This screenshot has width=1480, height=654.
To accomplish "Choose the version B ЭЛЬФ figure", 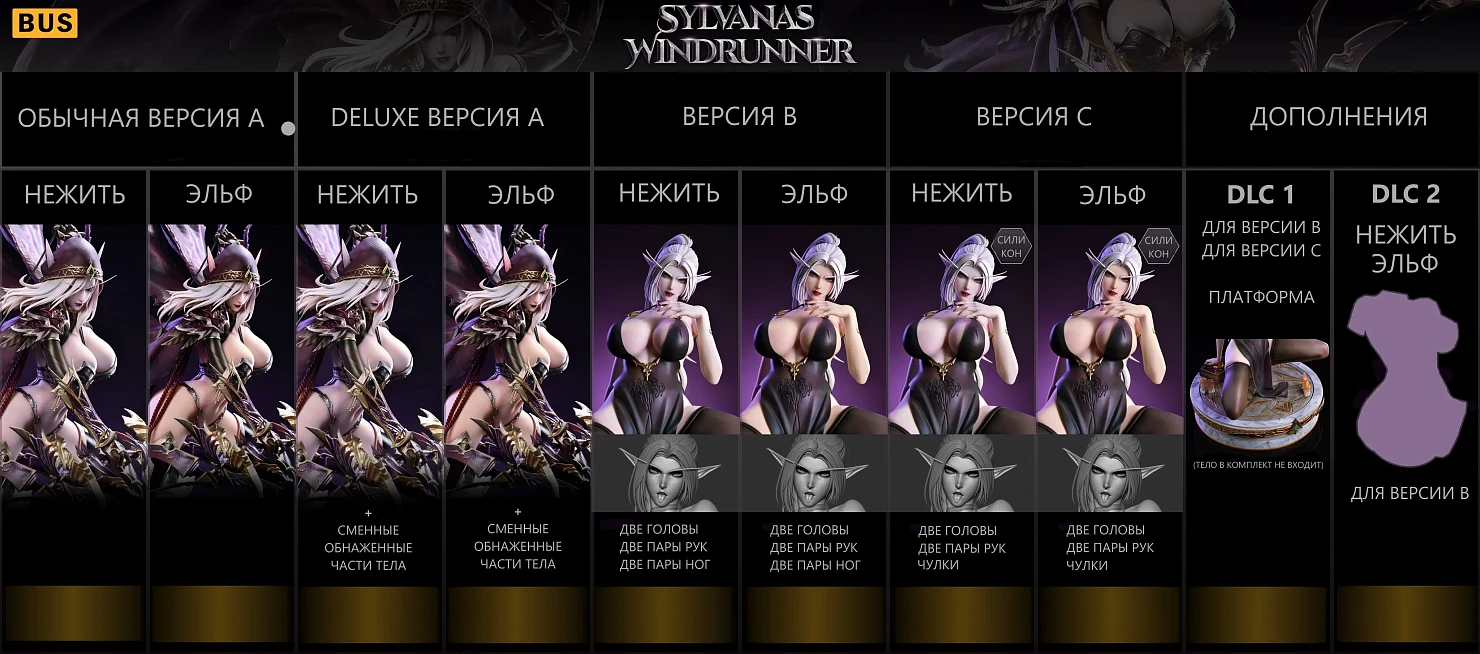I will pyautogui.click(x=813, y=340).
